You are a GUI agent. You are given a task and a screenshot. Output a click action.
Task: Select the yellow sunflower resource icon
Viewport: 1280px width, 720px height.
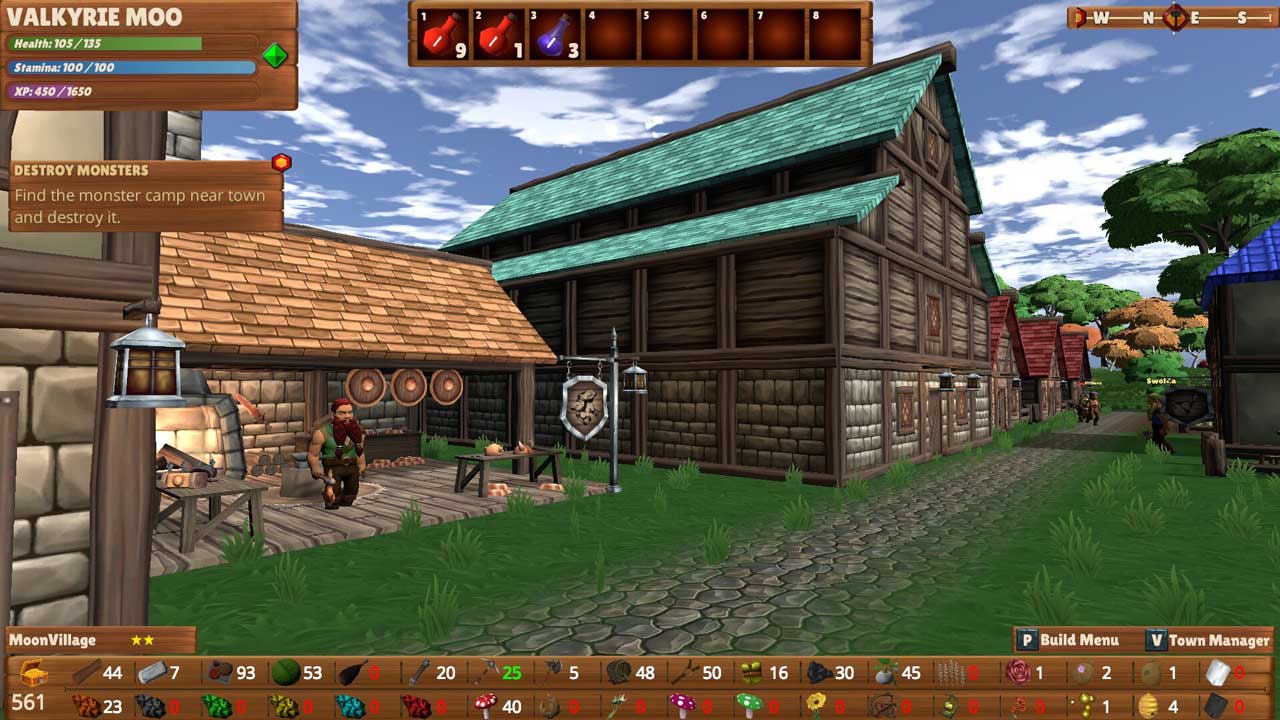(816, 706)
